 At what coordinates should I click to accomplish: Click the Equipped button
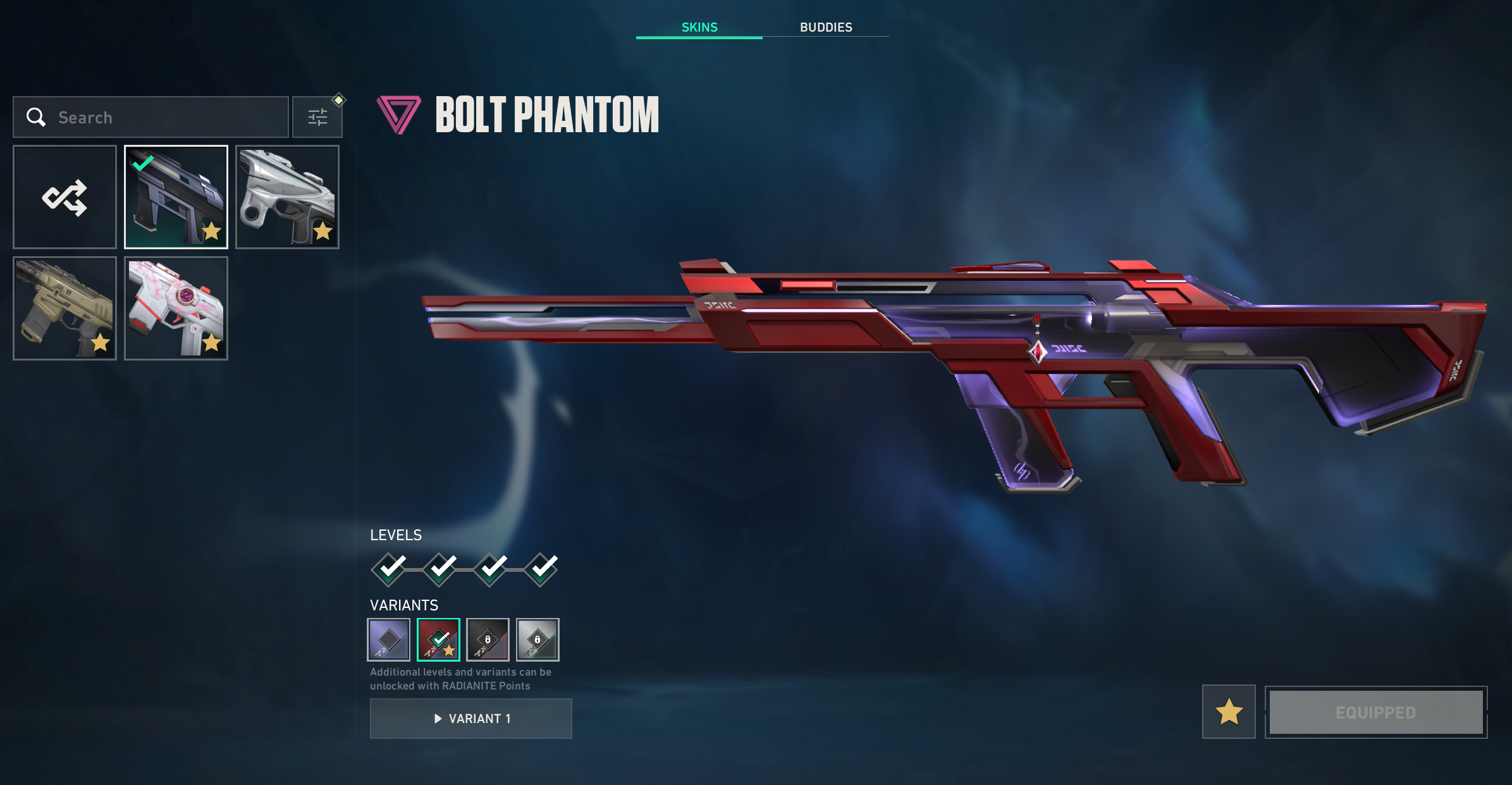coord(1375,712)
